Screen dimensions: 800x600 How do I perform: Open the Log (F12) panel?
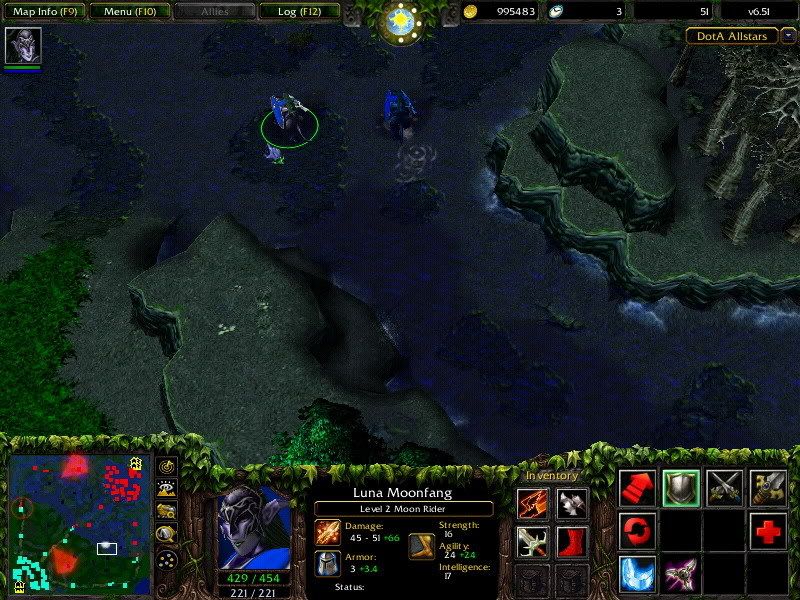[x=299, y=12]
